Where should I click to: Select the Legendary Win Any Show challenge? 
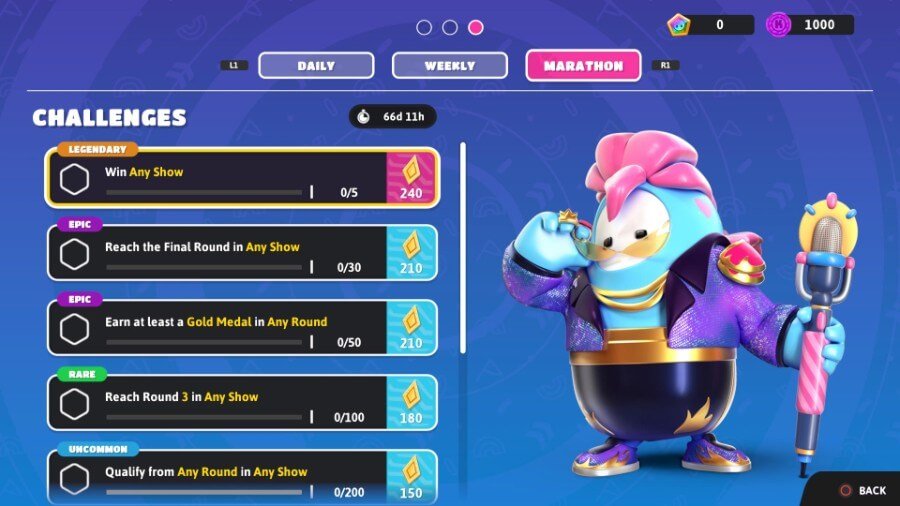tap(242, 179)
